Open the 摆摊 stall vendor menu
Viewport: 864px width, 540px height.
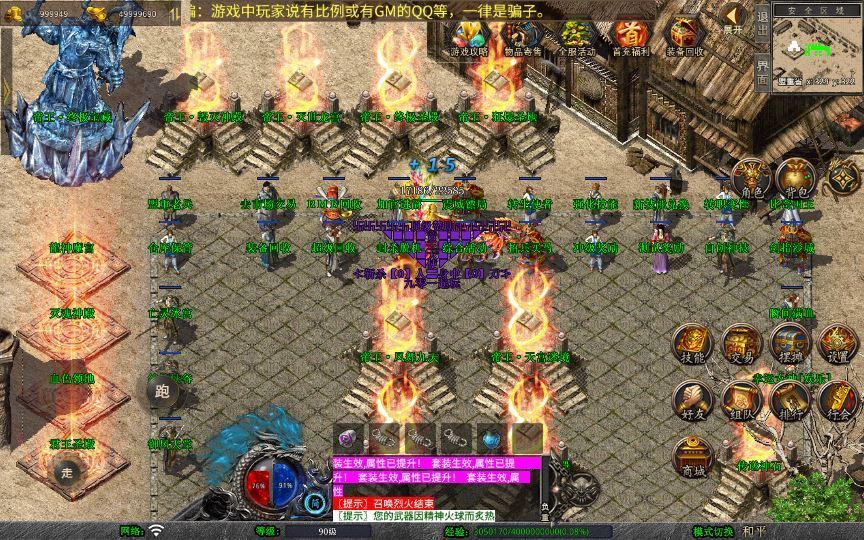790,343
